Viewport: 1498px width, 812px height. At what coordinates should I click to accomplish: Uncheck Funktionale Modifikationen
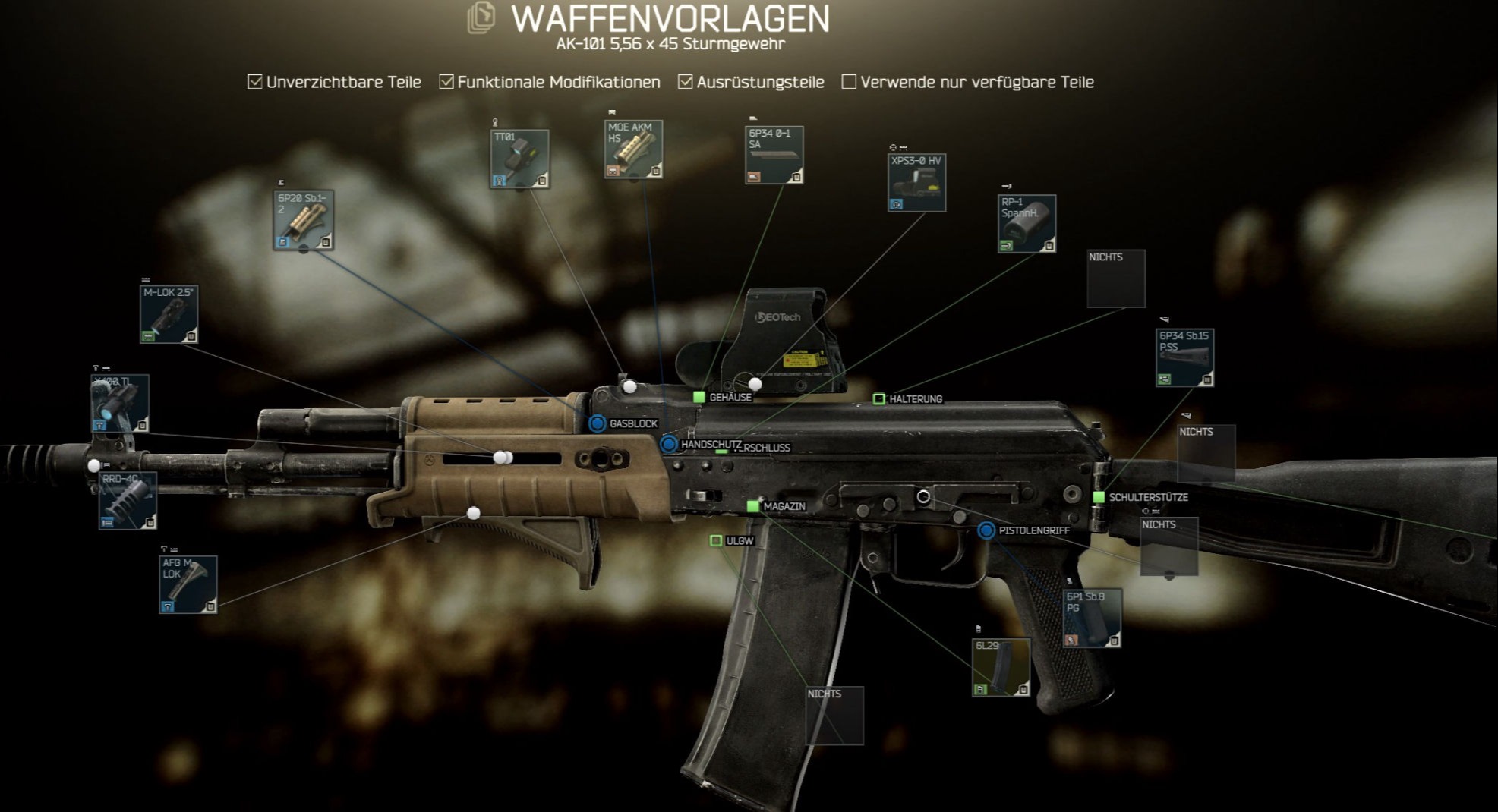tap(446, 82)
